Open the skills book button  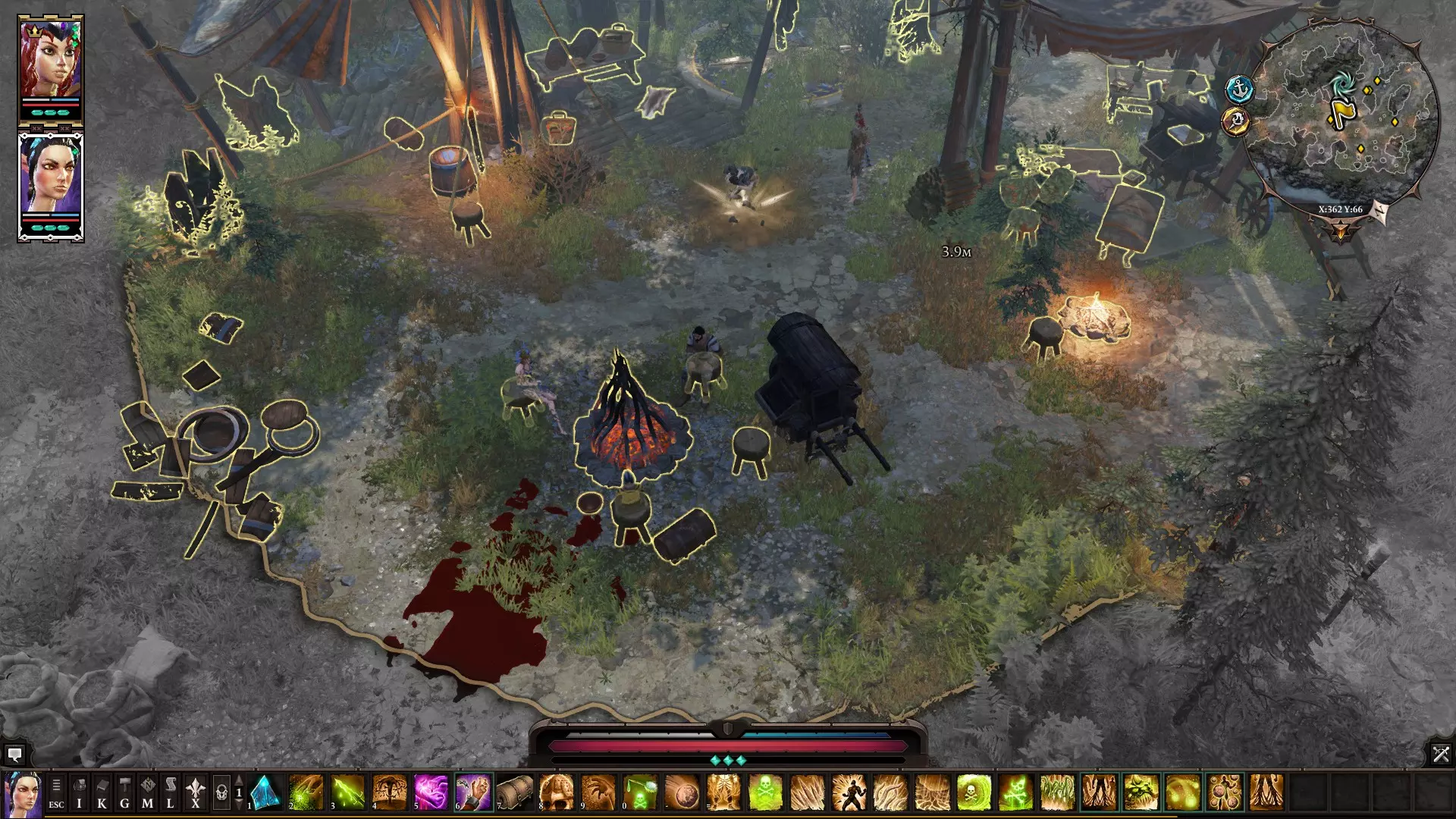102,793
